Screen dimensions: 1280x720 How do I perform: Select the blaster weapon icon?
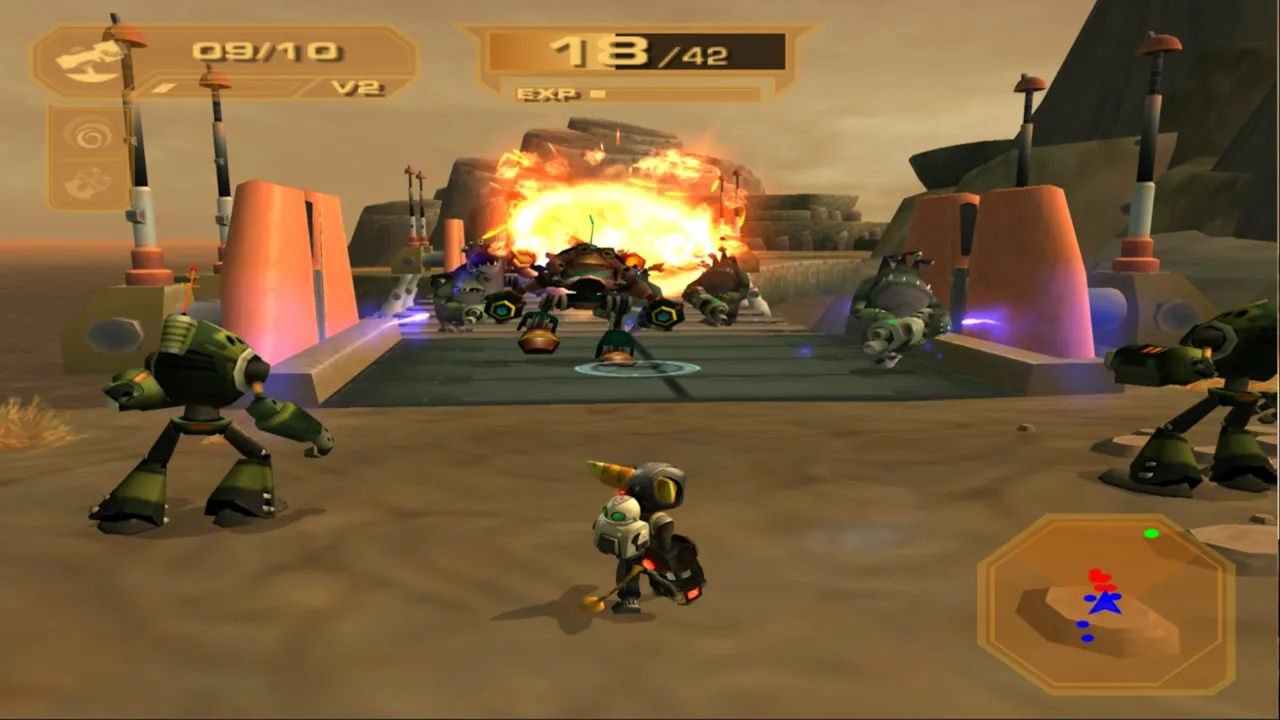click(88, 60)
